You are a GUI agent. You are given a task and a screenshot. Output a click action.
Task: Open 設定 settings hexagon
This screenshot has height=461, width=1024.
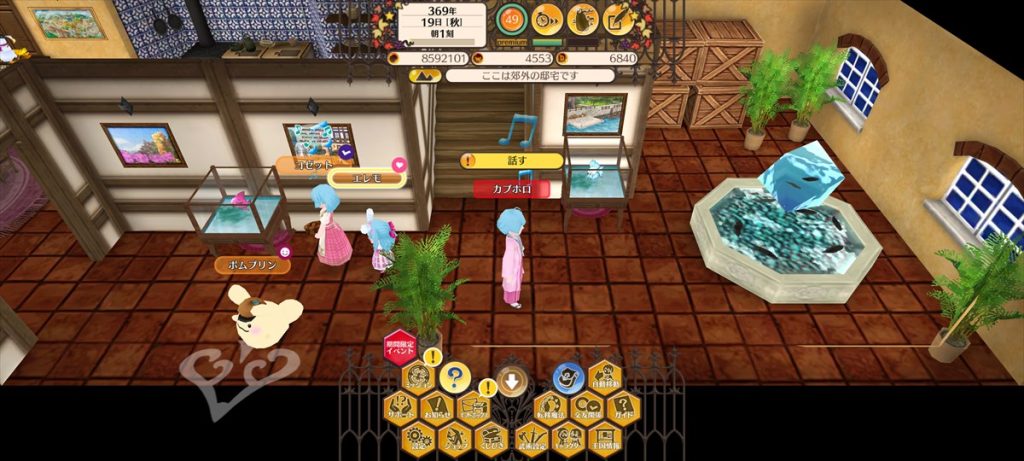pyautogui.click(x=418, y=437)
